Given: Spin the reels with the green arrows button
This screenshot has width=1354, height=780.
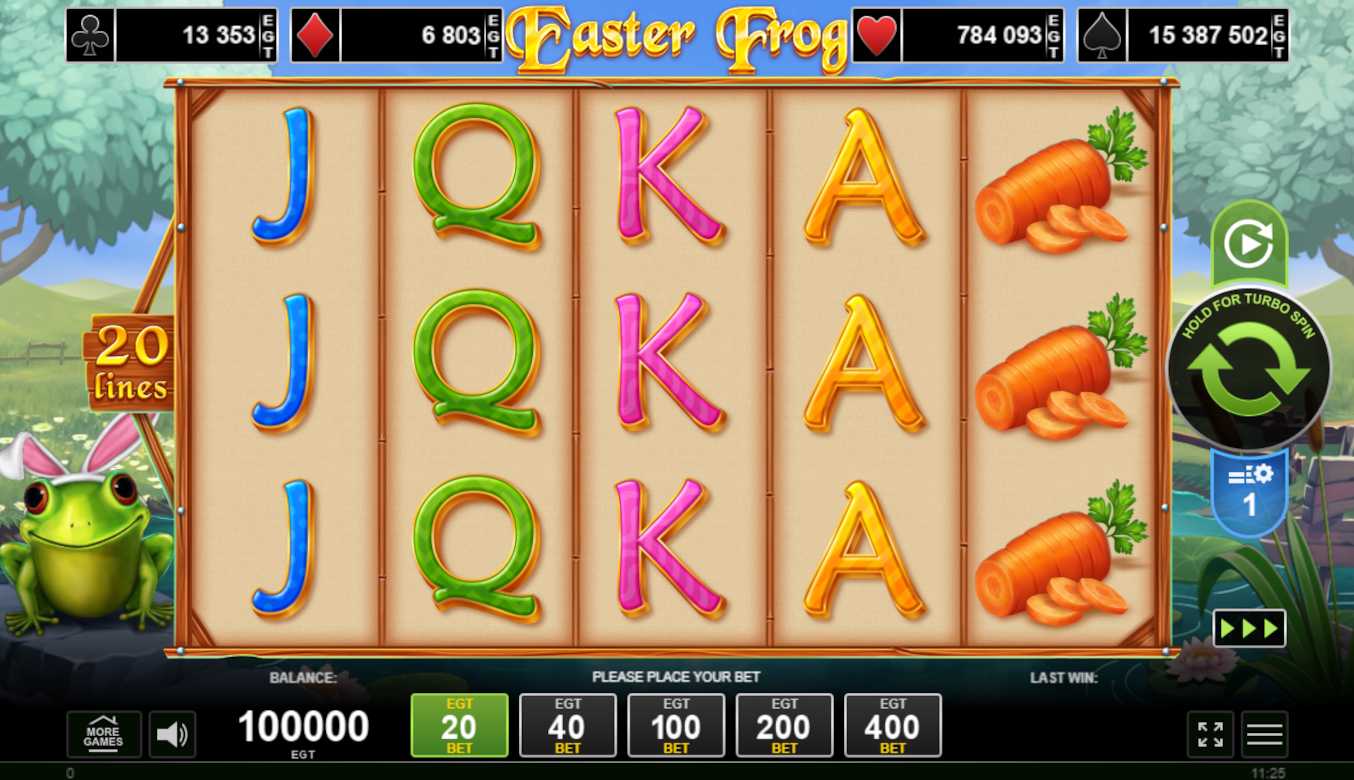Looking at the screenshot, I should click(1248, 371).
